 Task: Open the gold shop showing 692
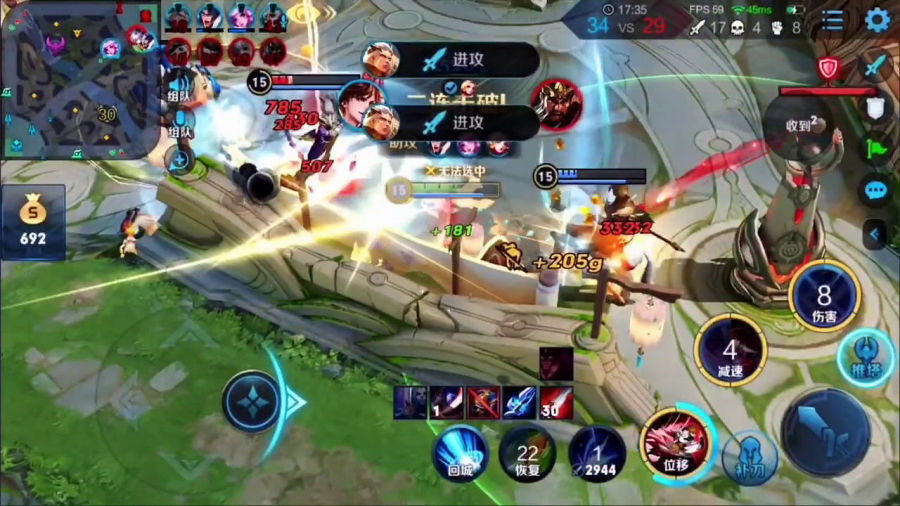tap(33, 222)
